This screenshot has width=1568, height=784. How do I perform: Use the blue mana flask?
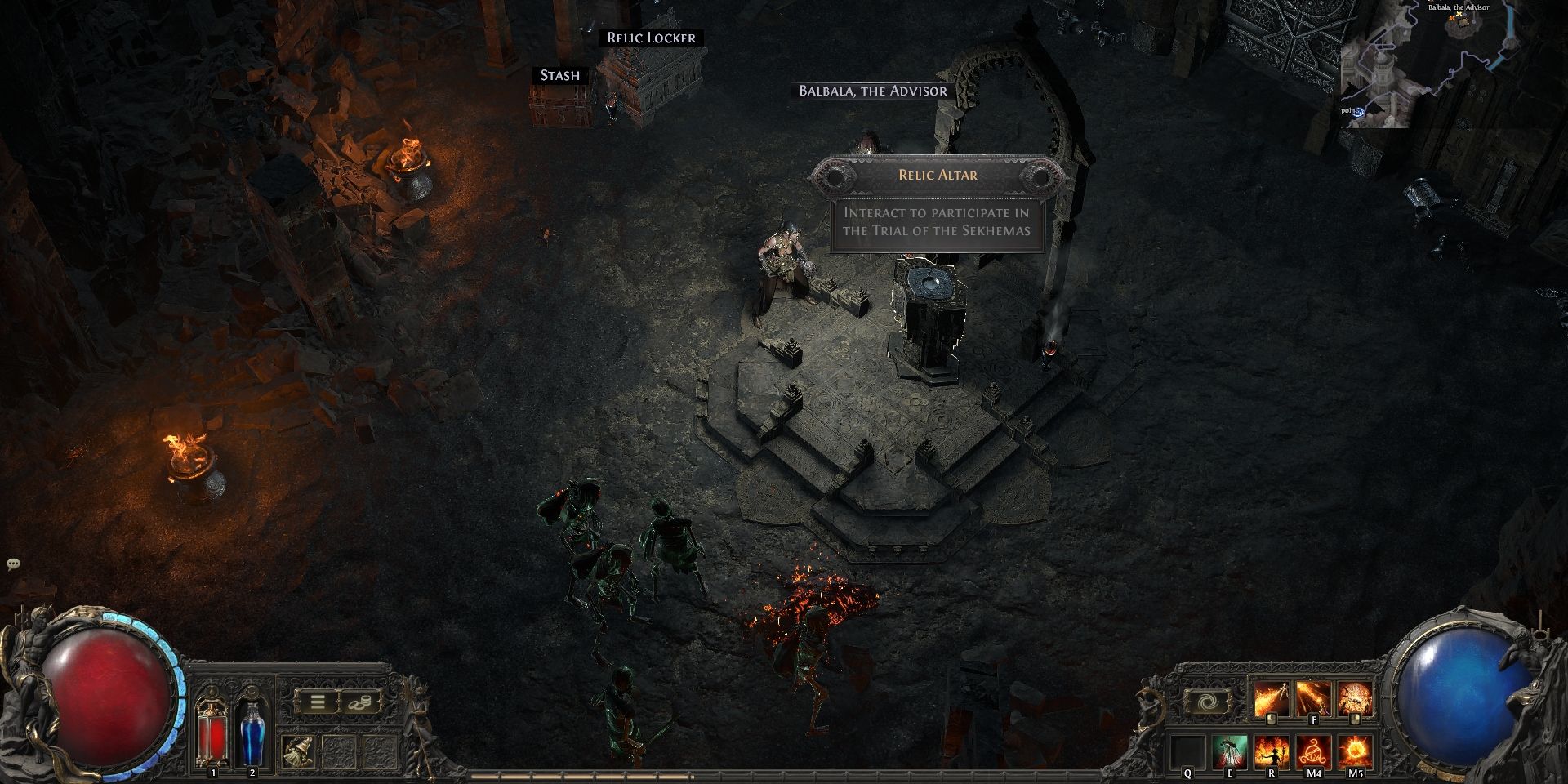(x=252, y=735)
